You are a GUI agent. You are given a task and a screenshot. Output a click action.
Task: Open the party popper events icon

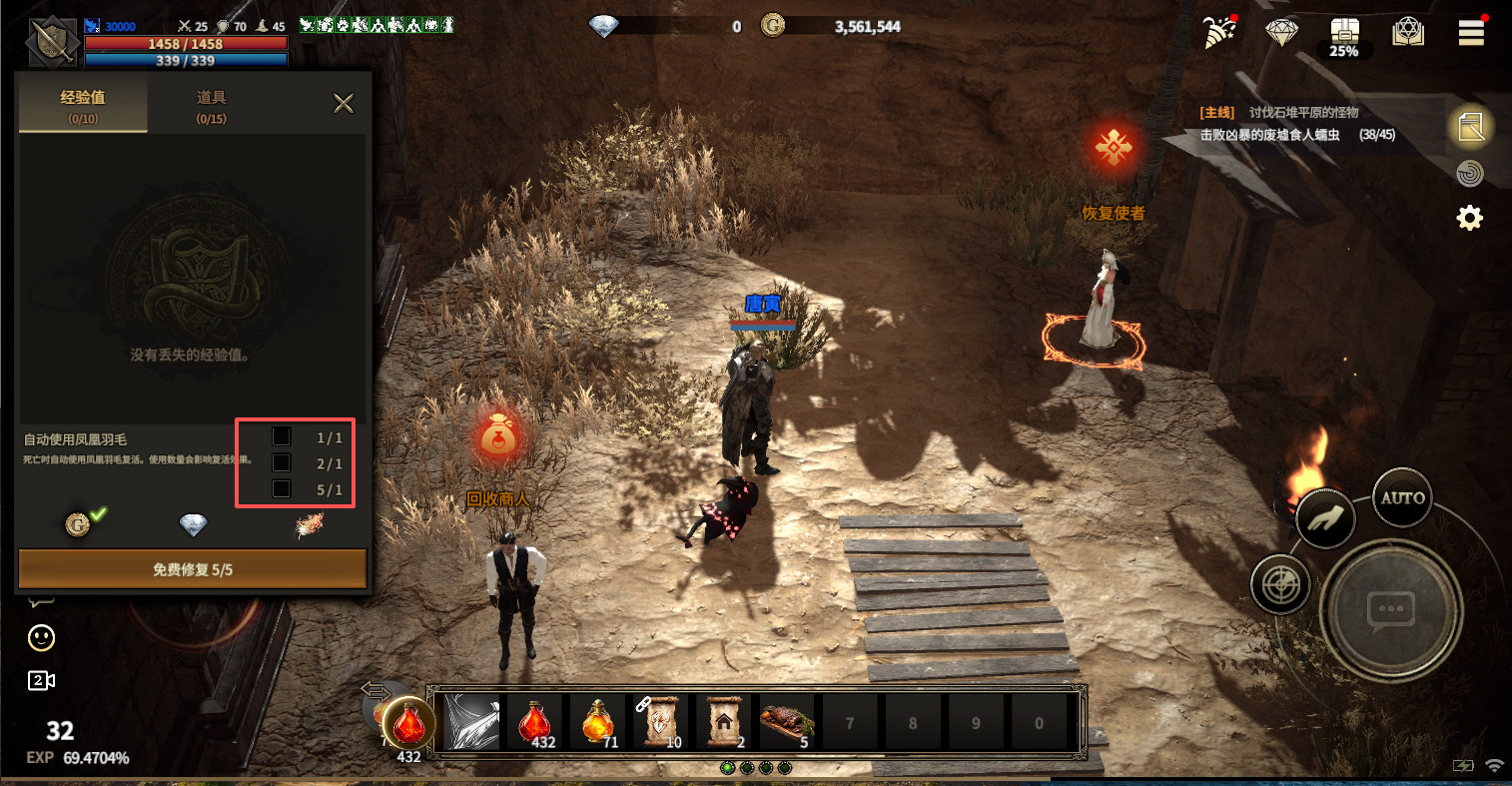pos(1219,33)
